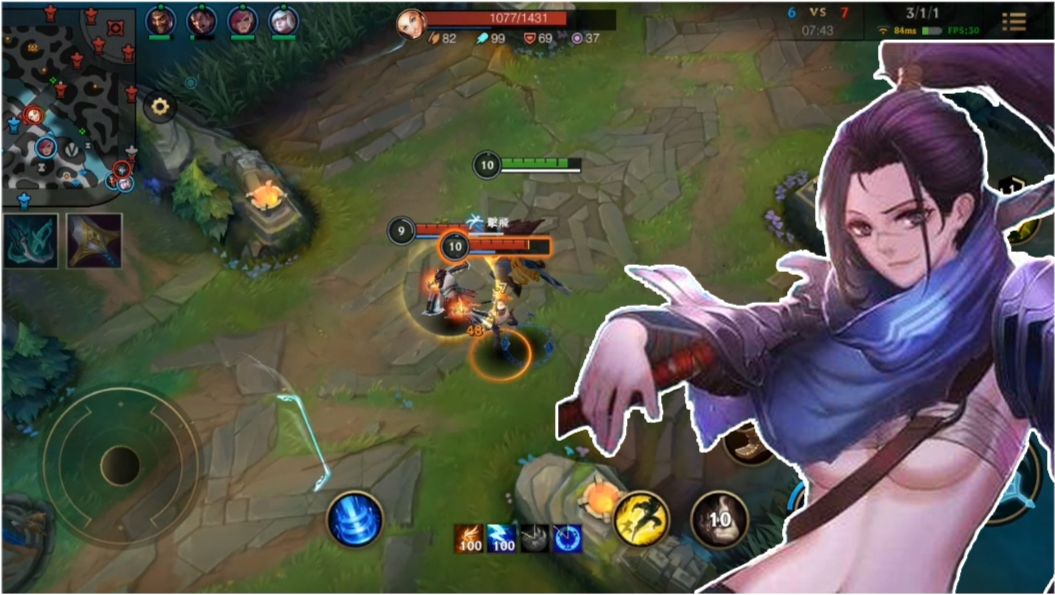Screen dimensions: 1055x595
Task: Click the minimap
Action: [68, 97]
